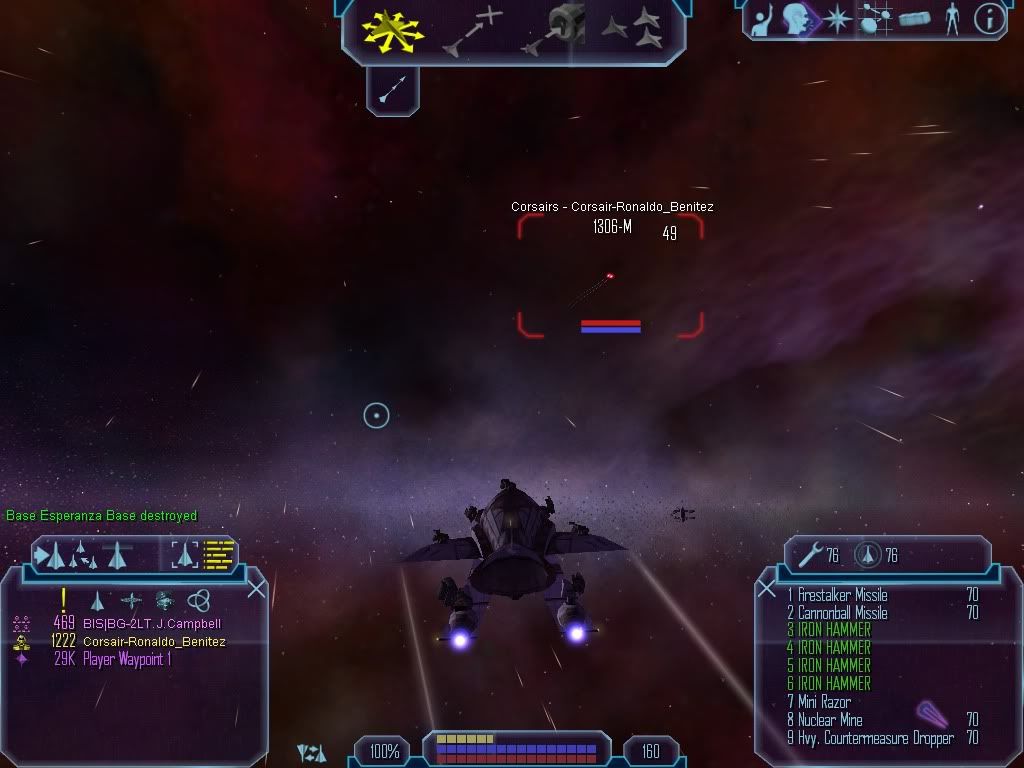Open the circled 'i' information icon

988,19
